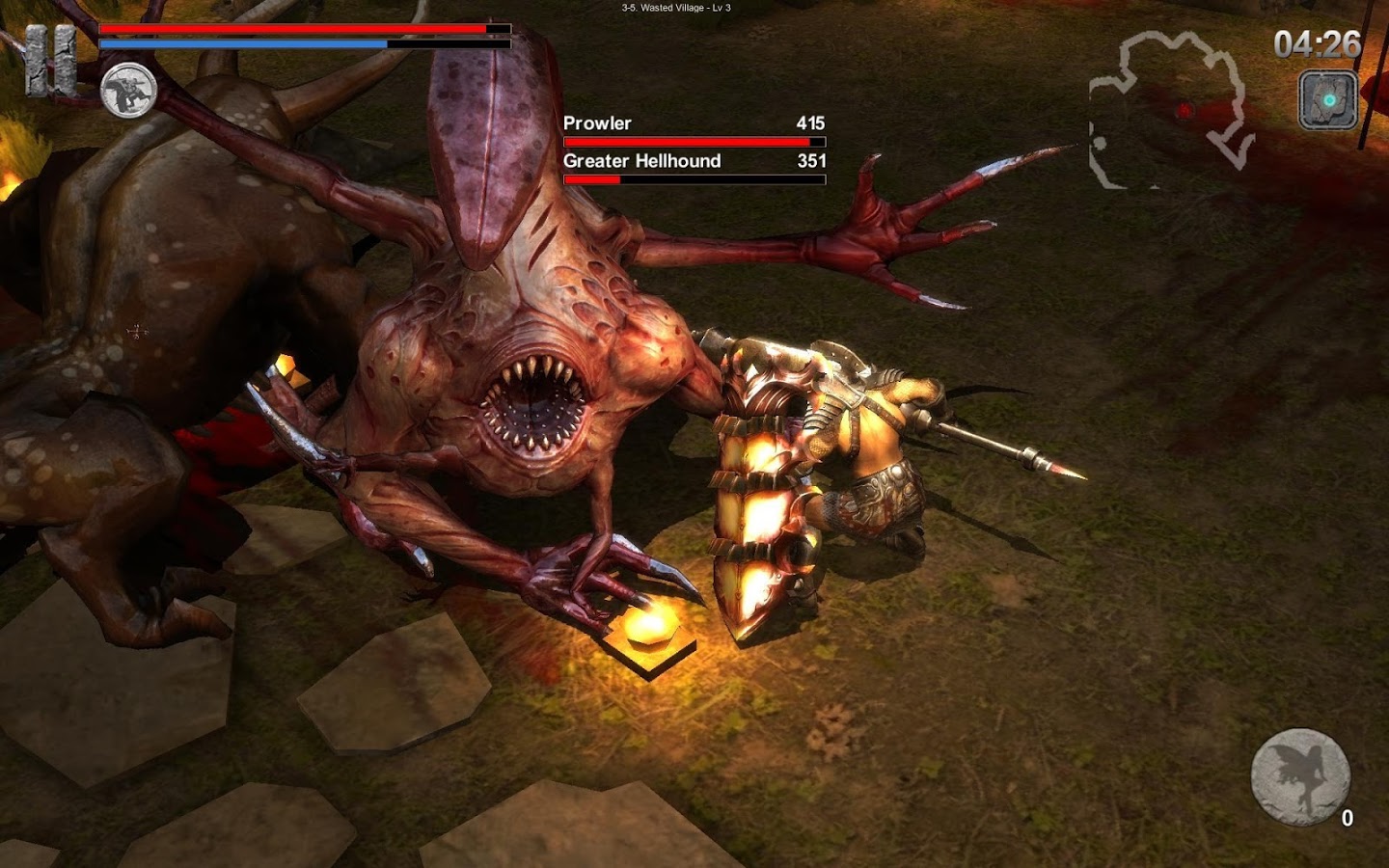The width and height of the screenshot is (1389, 868).
Task: Activate the square rune stone icon below timer
Action: point(1327,100)
